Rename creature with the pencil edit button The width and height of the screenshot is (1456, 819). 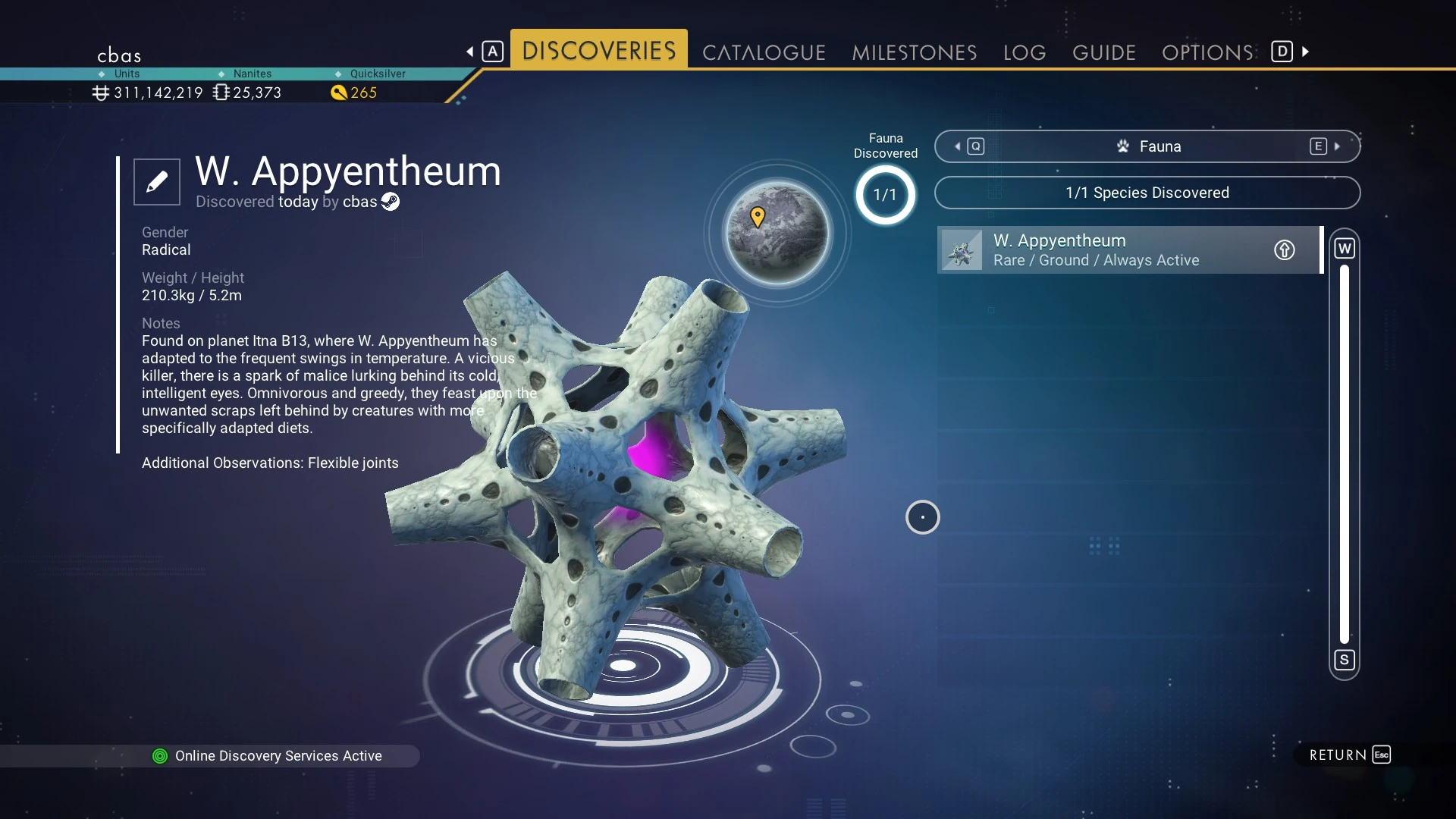tap(157, 182)
